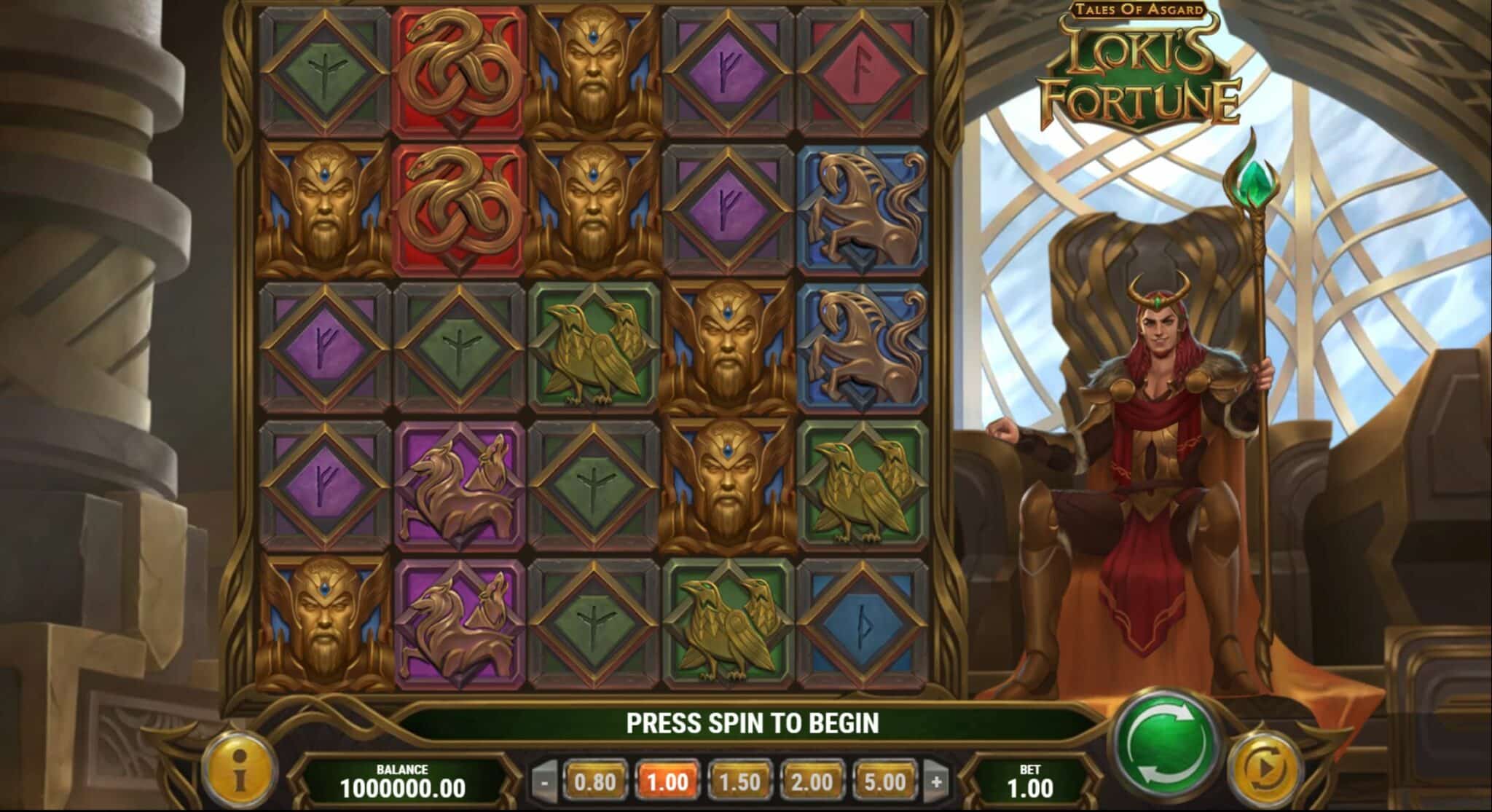Open the game info paytable
This screenshot has width=1492, height=812.
(239, 772)
